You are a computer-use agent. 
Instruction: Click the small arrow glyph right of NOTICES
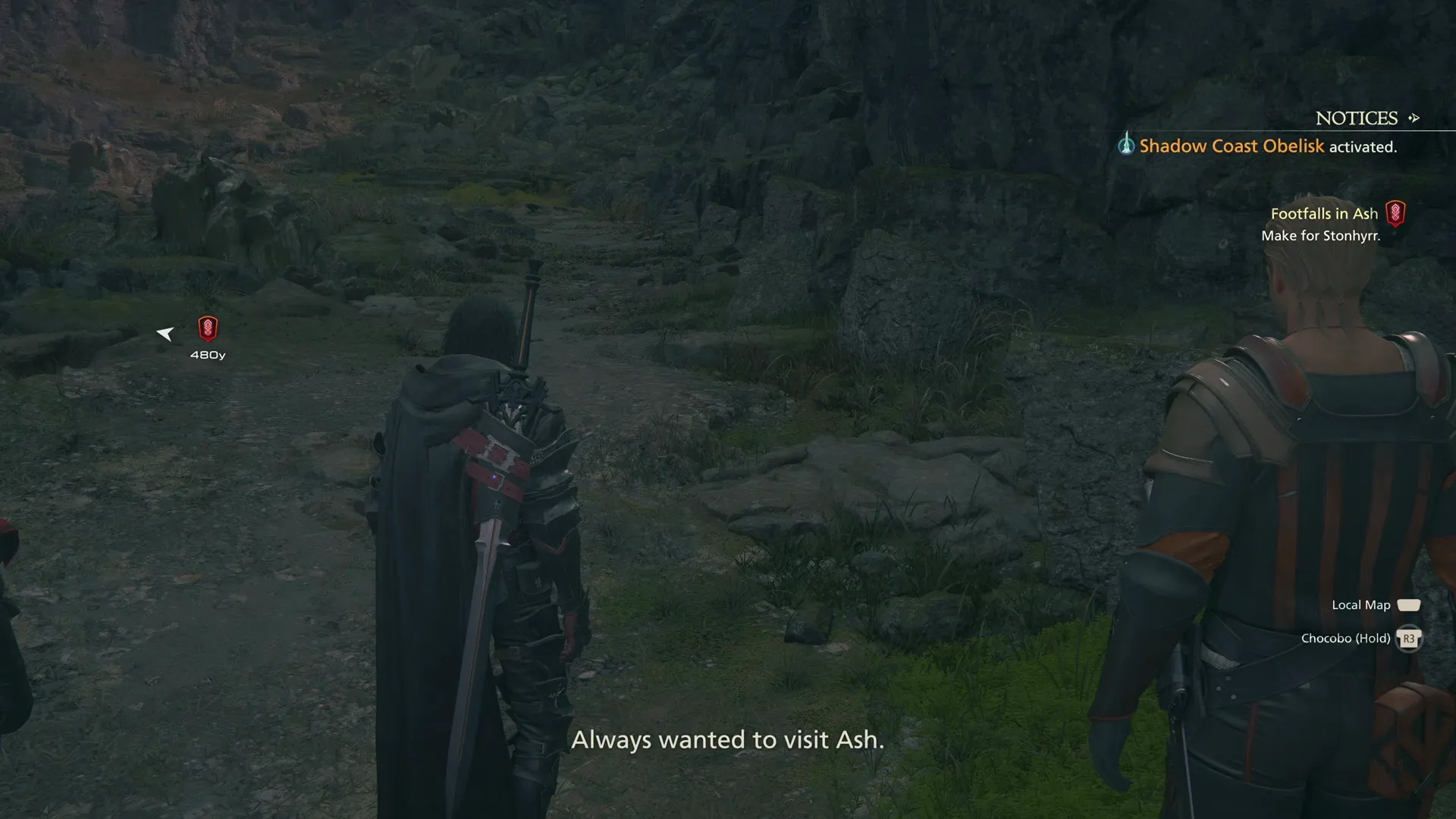(1414, 118)
